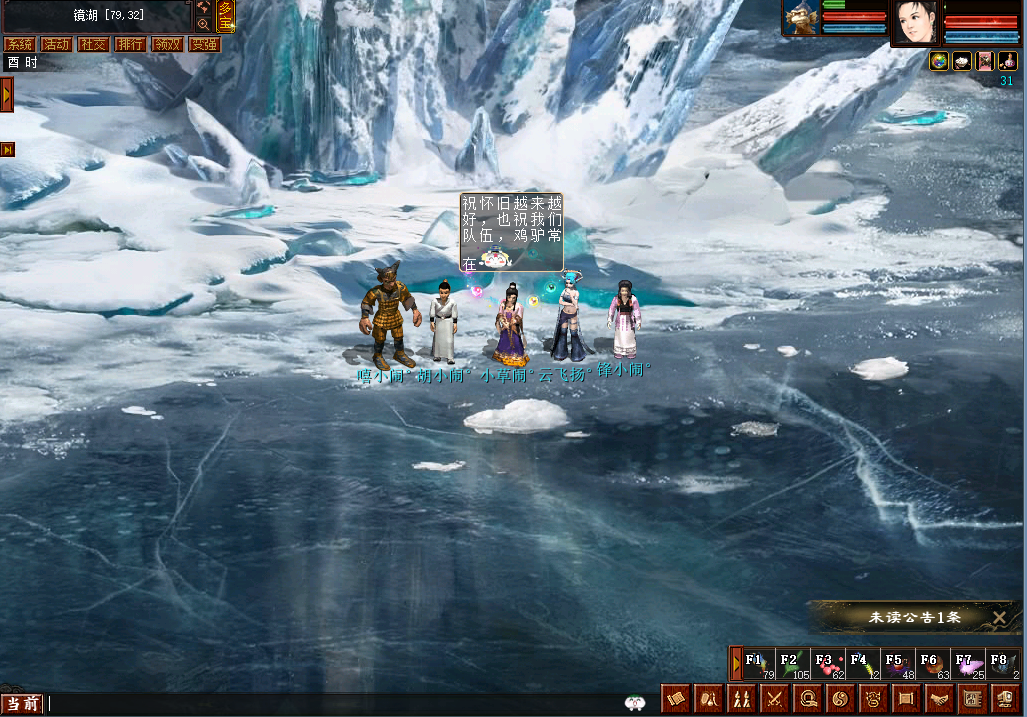
Task: Open the 变强 get-stronger menu
Action: 204,45
